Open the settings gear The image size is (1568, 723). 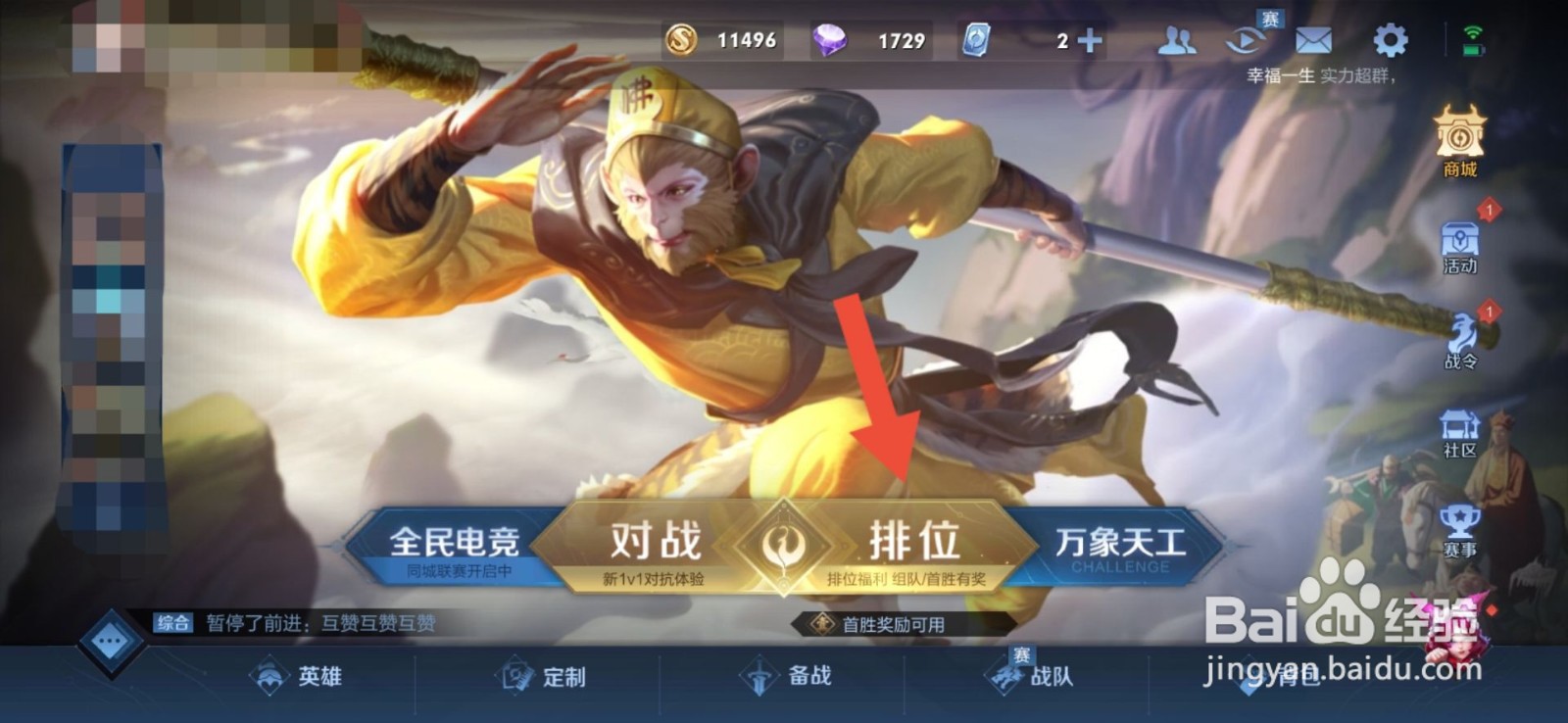pyautogui.click(x=1391, y=41)
